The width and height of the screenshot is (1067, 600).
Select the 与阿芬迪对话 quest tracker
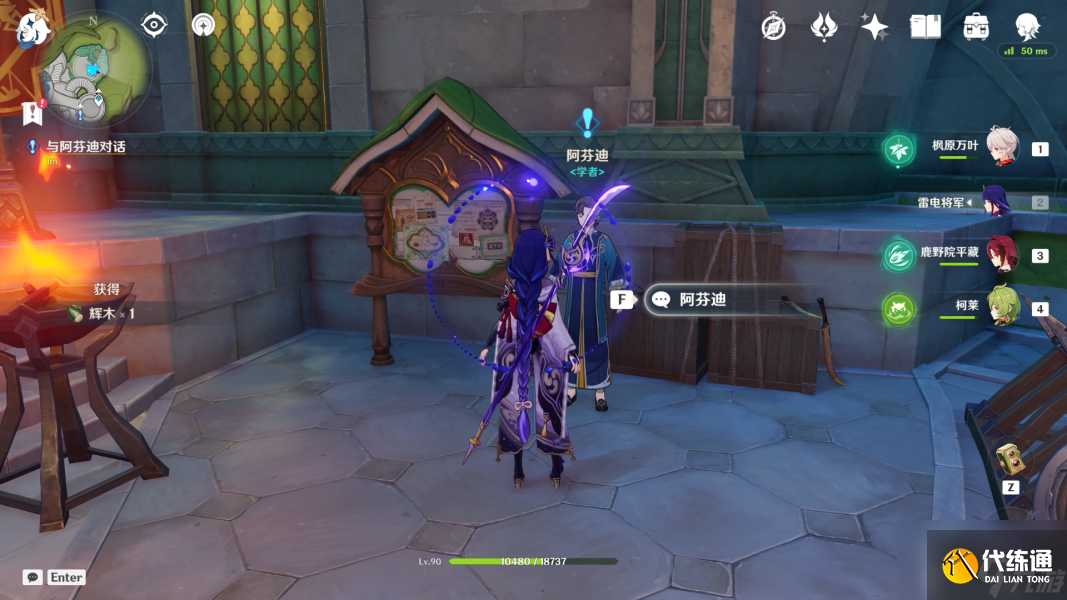pyautogui.click(x=85, y=146)
